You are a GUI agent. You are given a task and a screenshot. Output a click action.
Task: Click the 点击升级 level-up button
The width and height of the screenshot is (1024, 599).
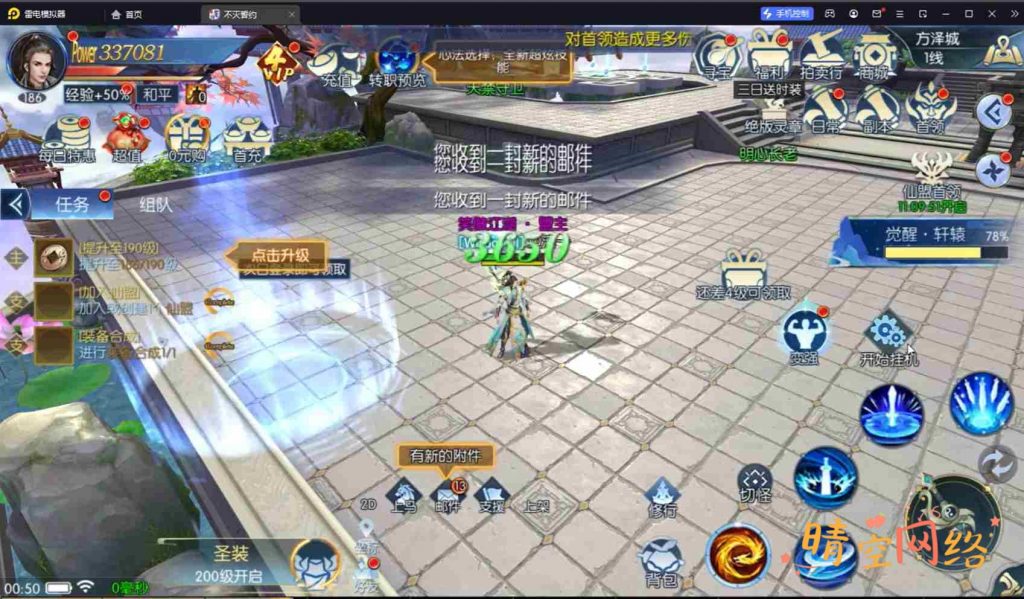(x=280, y=254)
